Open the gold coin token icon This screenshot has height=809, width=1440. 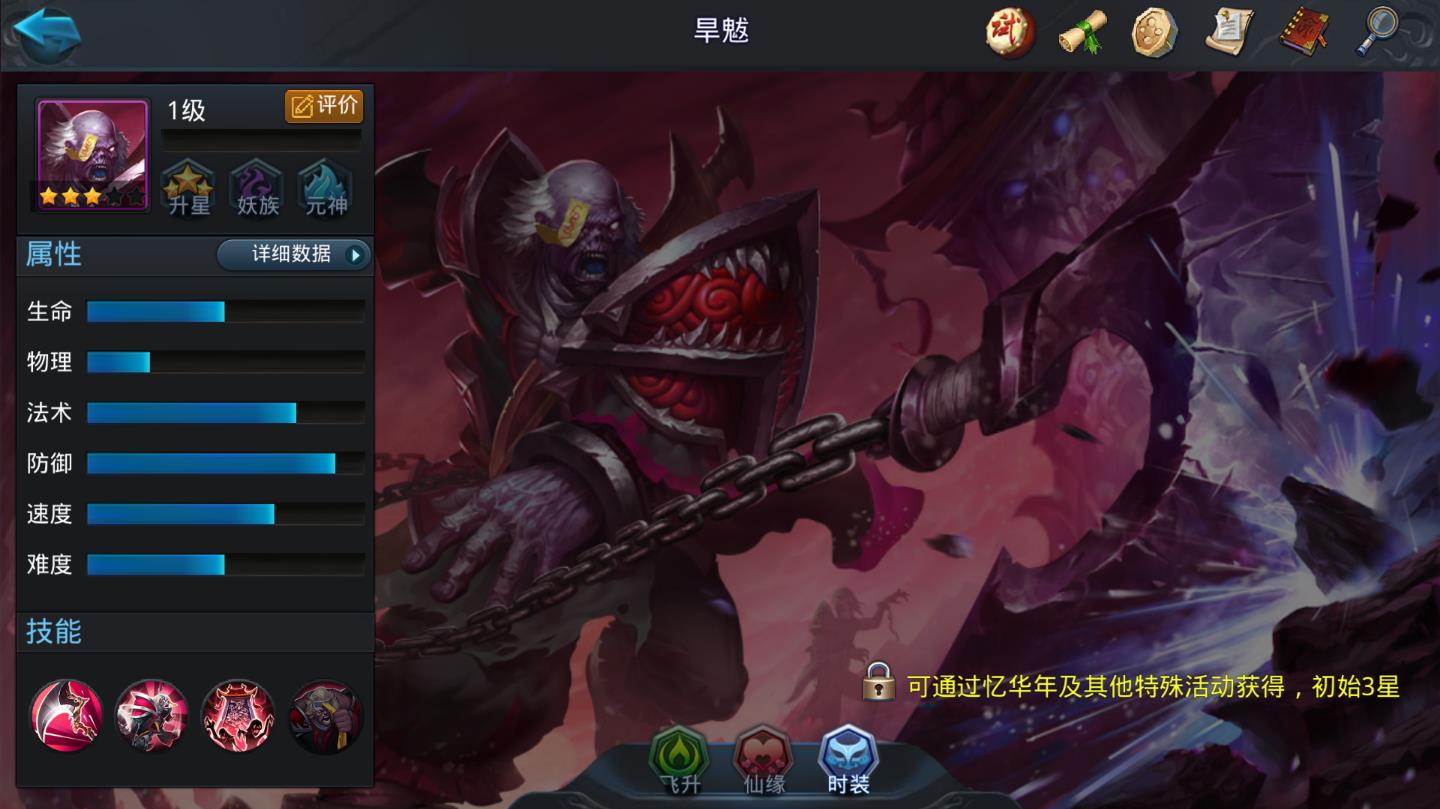click(x=1155, y=33)
